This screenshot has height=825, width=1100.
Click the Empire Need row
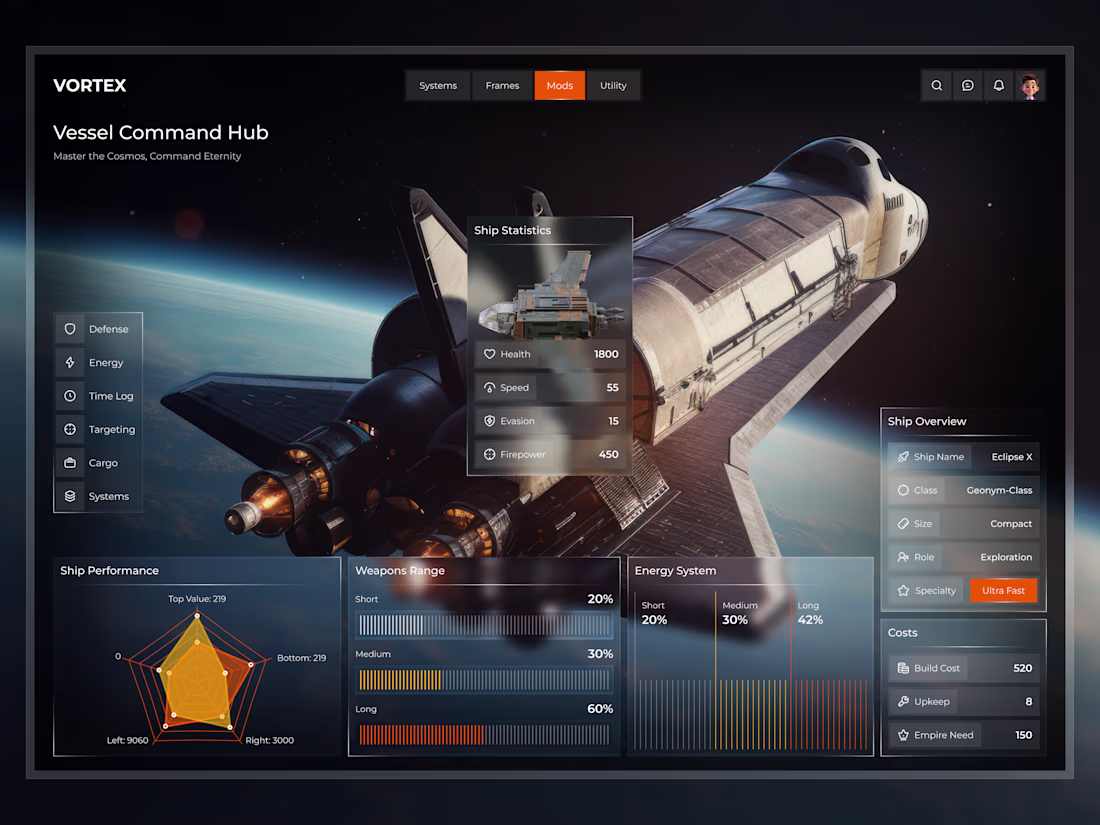964,735
